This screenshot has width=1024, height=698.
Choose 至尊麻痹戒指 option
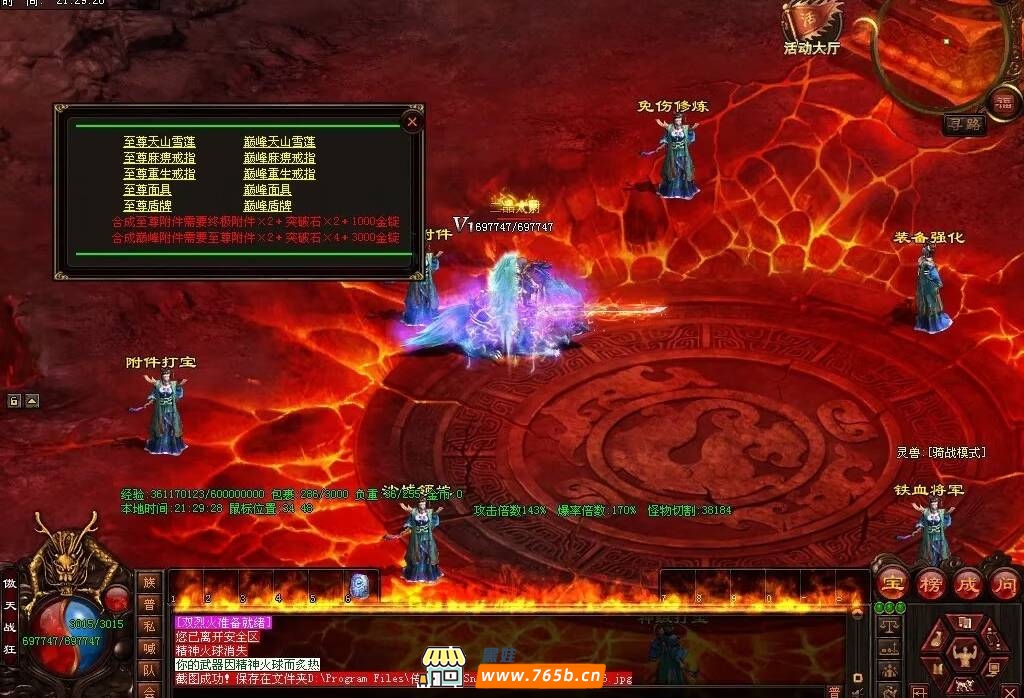(159, 158)
